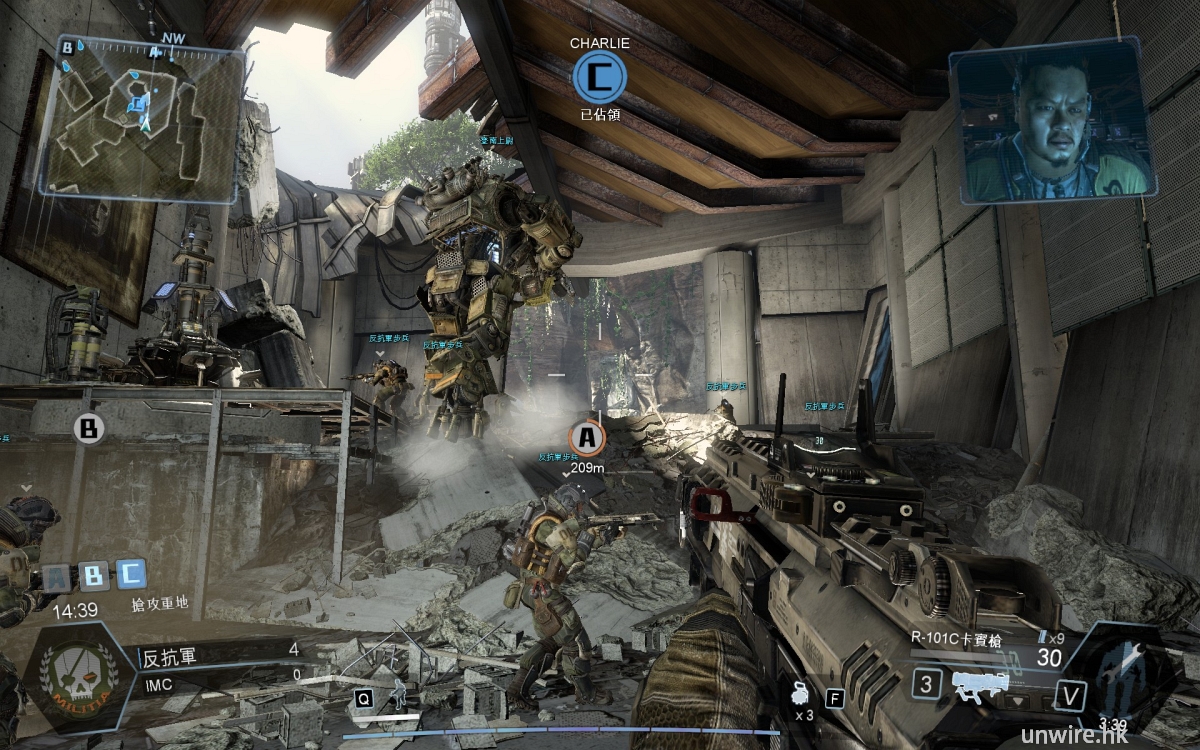Select the hardpoint B waypoint marker
The width and height of the screenshot is (1200, 750).
point(89,428)
